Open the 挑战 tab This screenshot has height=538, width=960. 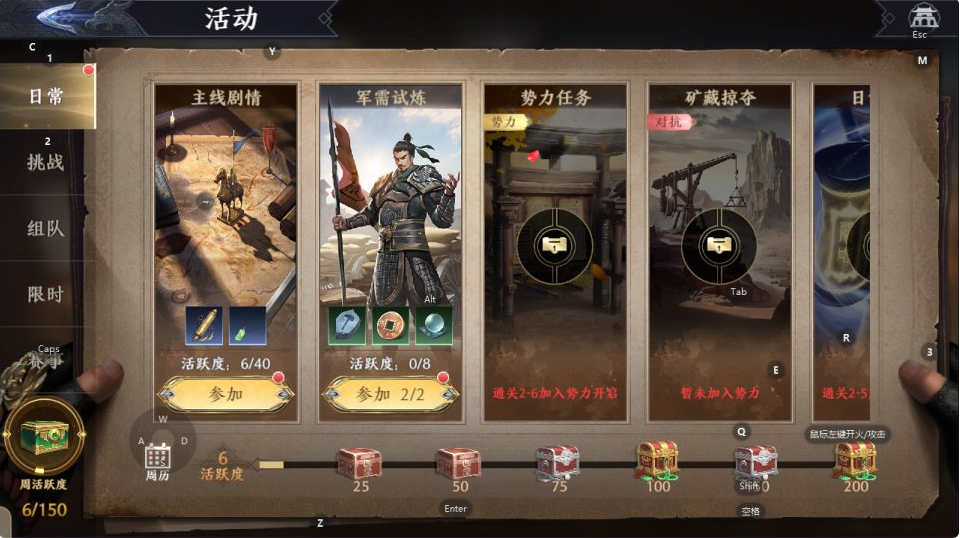46,162
